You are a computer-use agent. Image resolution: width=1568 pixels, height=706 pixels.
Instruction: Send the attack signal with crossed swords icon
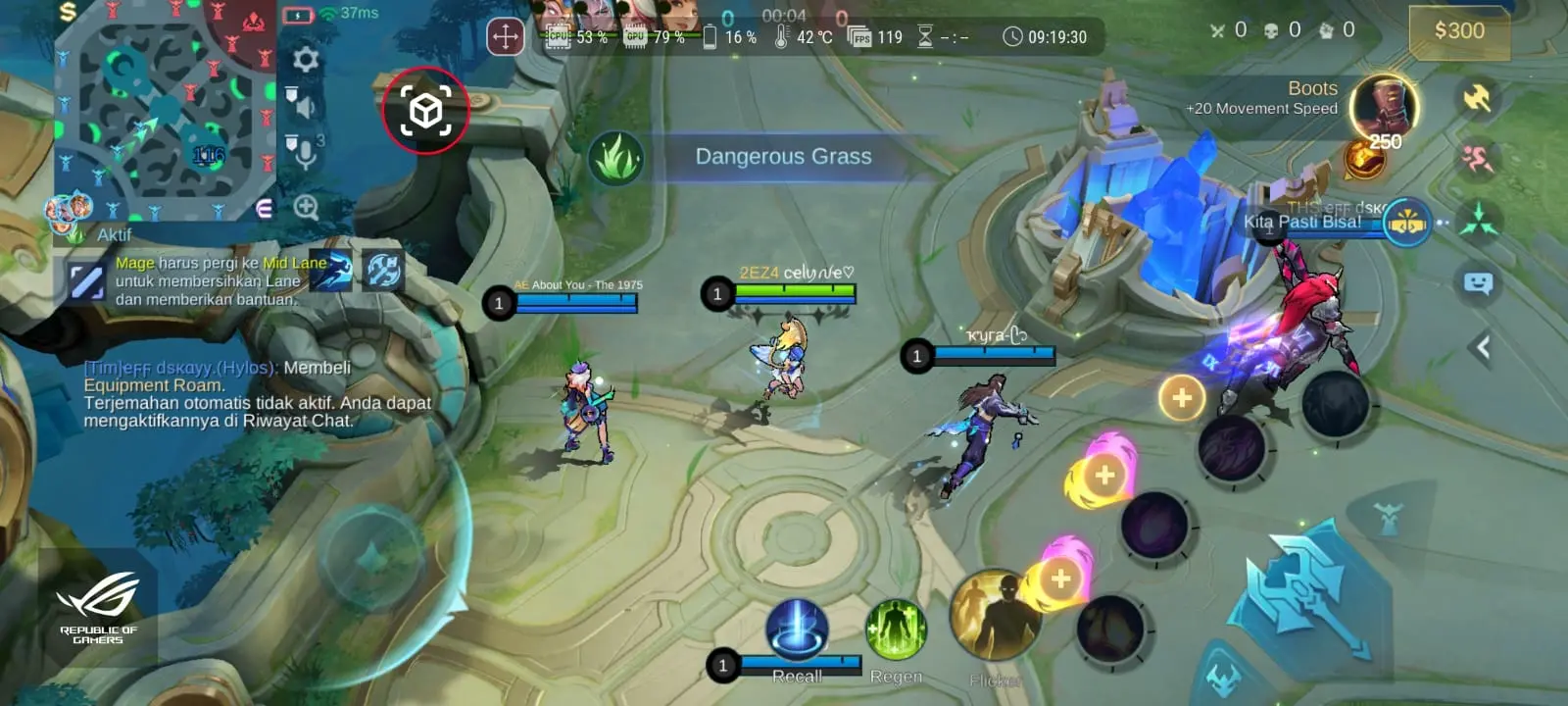(1477, 98)
